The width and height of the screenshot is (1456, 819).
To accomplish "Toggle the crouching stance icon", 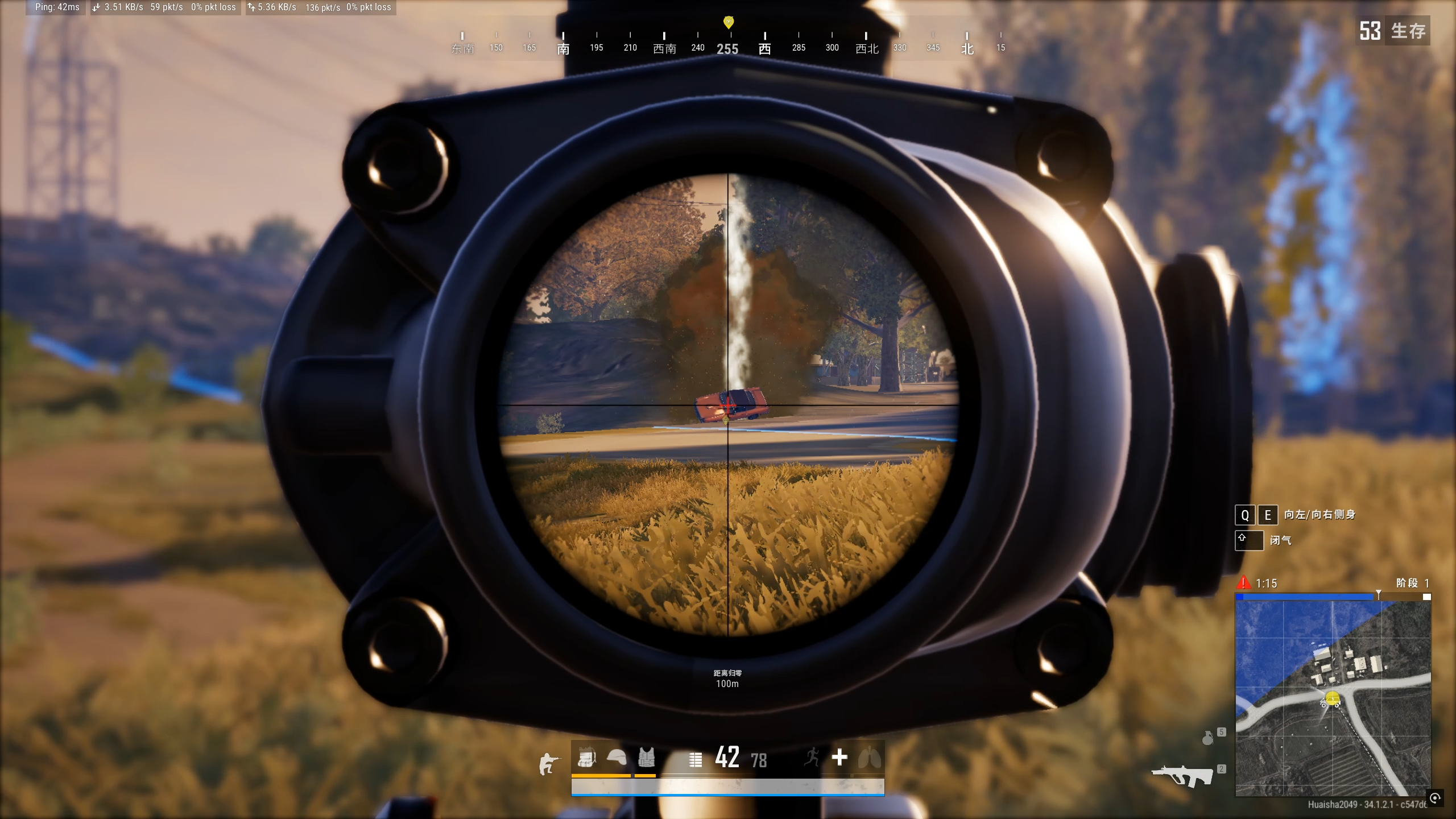I will tap(548, 763).
